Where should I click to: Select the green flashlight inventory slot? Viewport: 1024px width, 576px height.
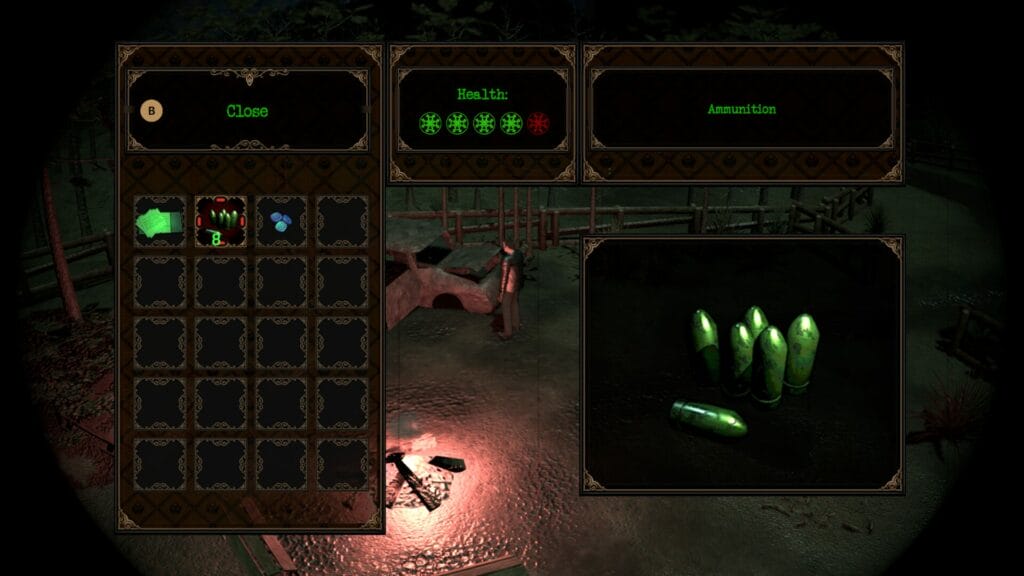pos(159,221)
